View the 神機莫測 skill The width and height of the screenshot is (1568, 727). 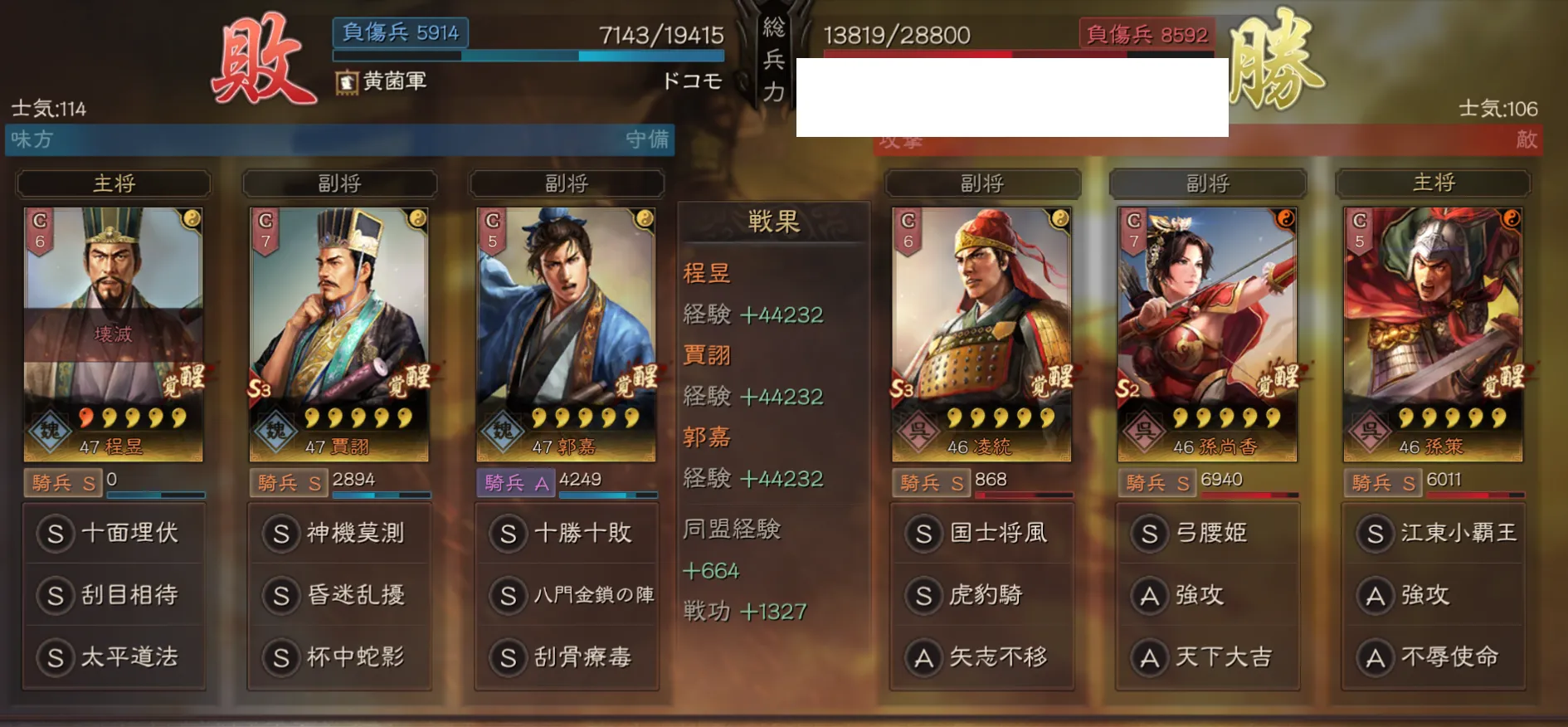click(340, 533)
